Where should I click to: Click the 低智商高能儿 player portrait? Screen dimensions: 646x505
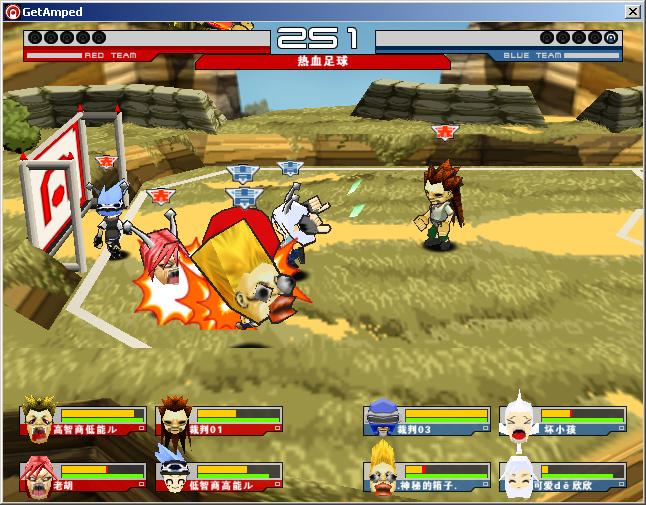[176, 476]
